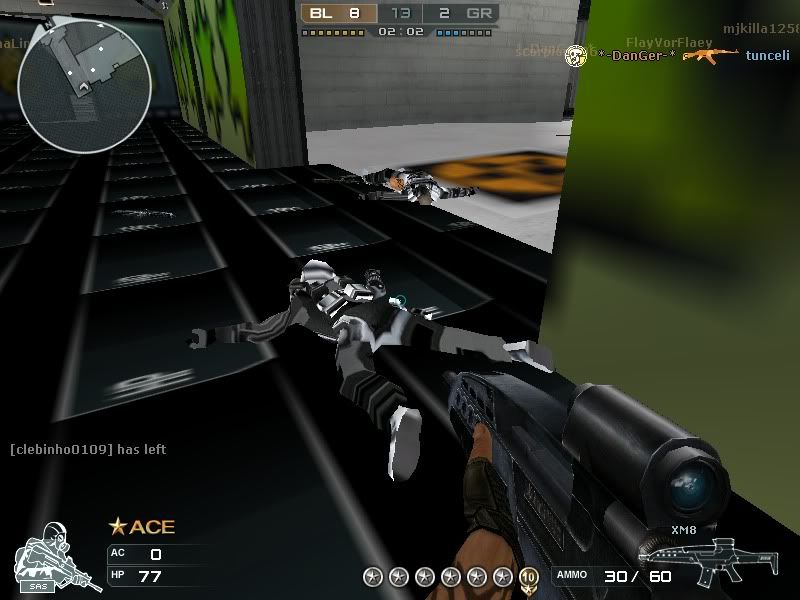Click the AK-47 icon in the kill feed

711,55
